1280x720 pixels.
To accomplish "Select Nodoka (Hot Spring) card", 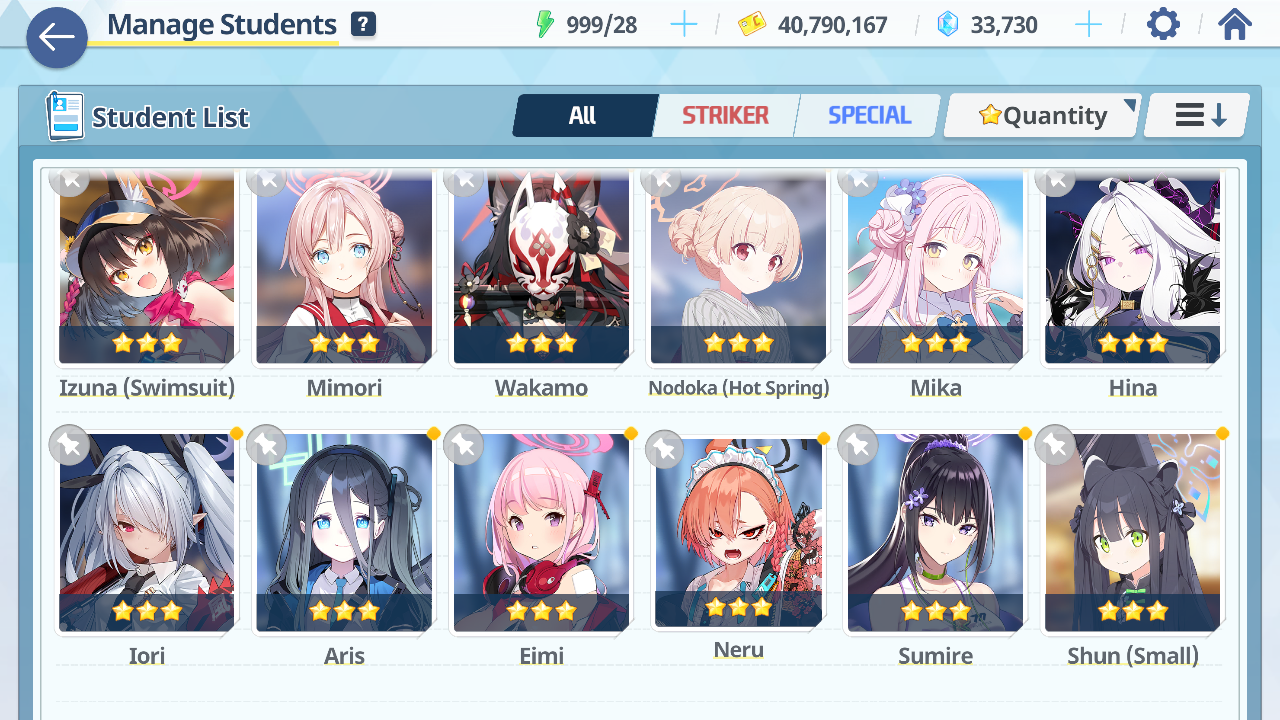I will pyautogui.click(x=738, y=268).
